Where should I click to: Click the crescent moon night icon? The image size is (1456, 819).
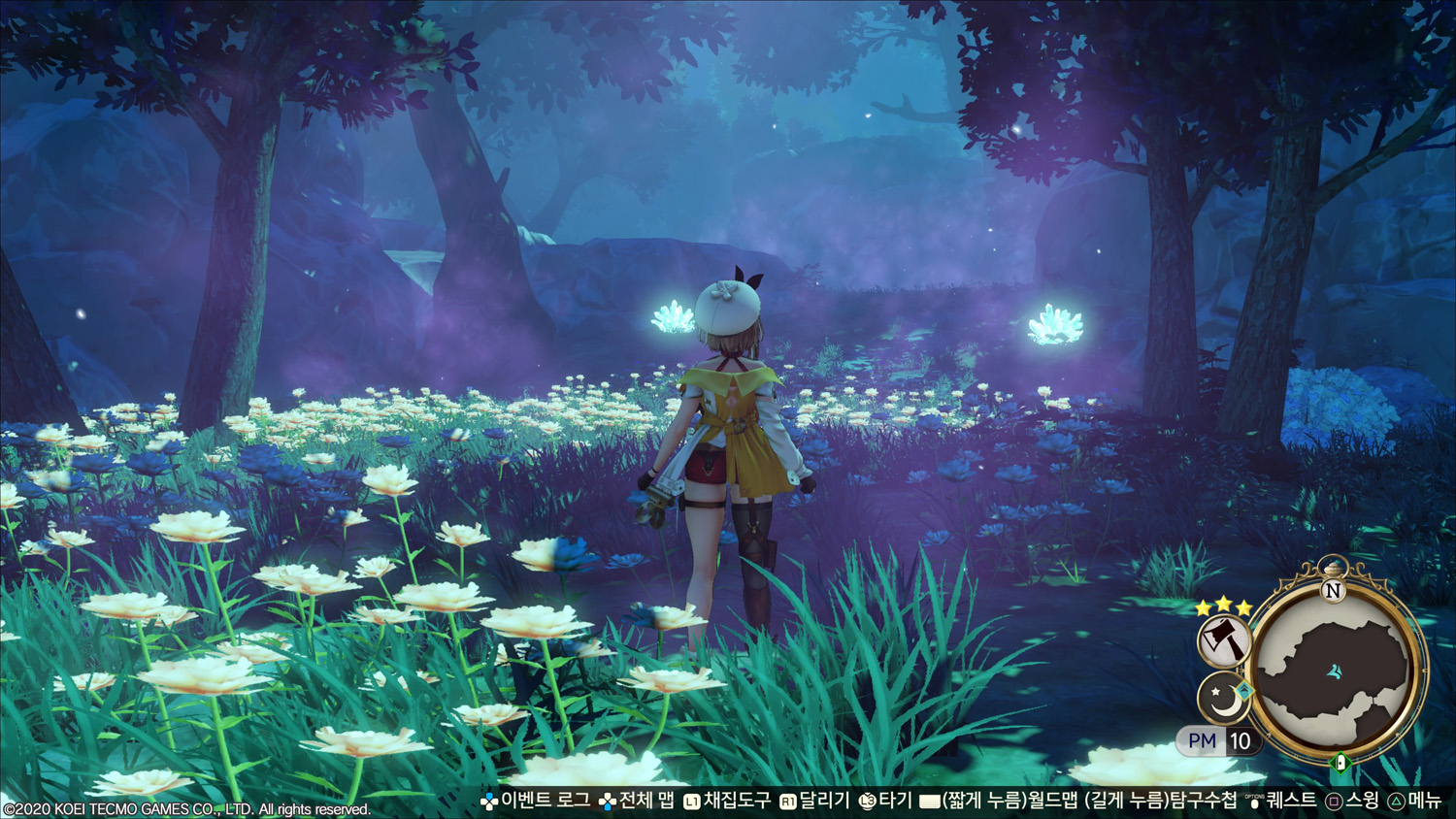tap(1223, 698)
